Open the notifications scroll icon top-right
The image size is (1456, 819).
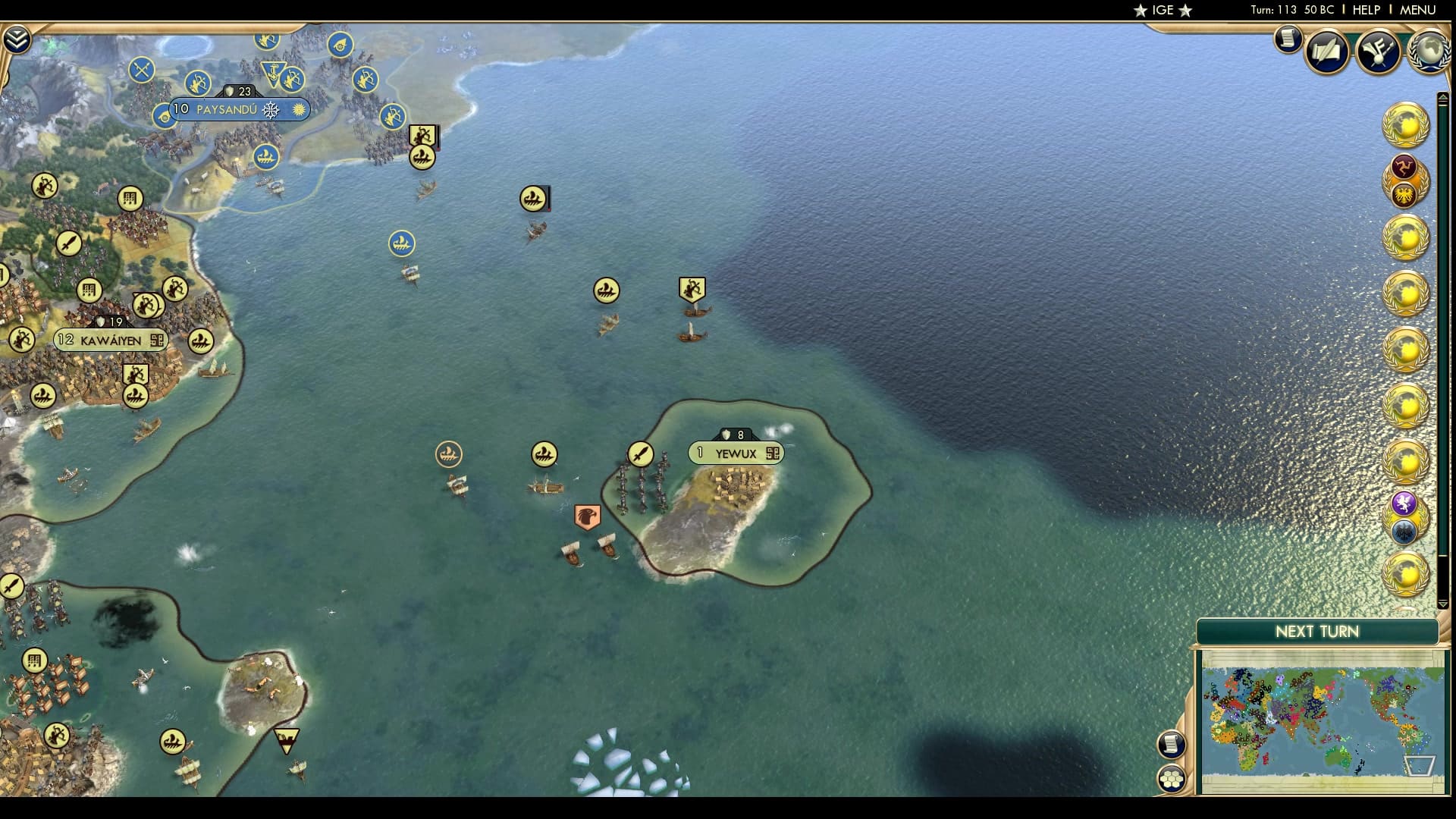tap(1287, 39)
